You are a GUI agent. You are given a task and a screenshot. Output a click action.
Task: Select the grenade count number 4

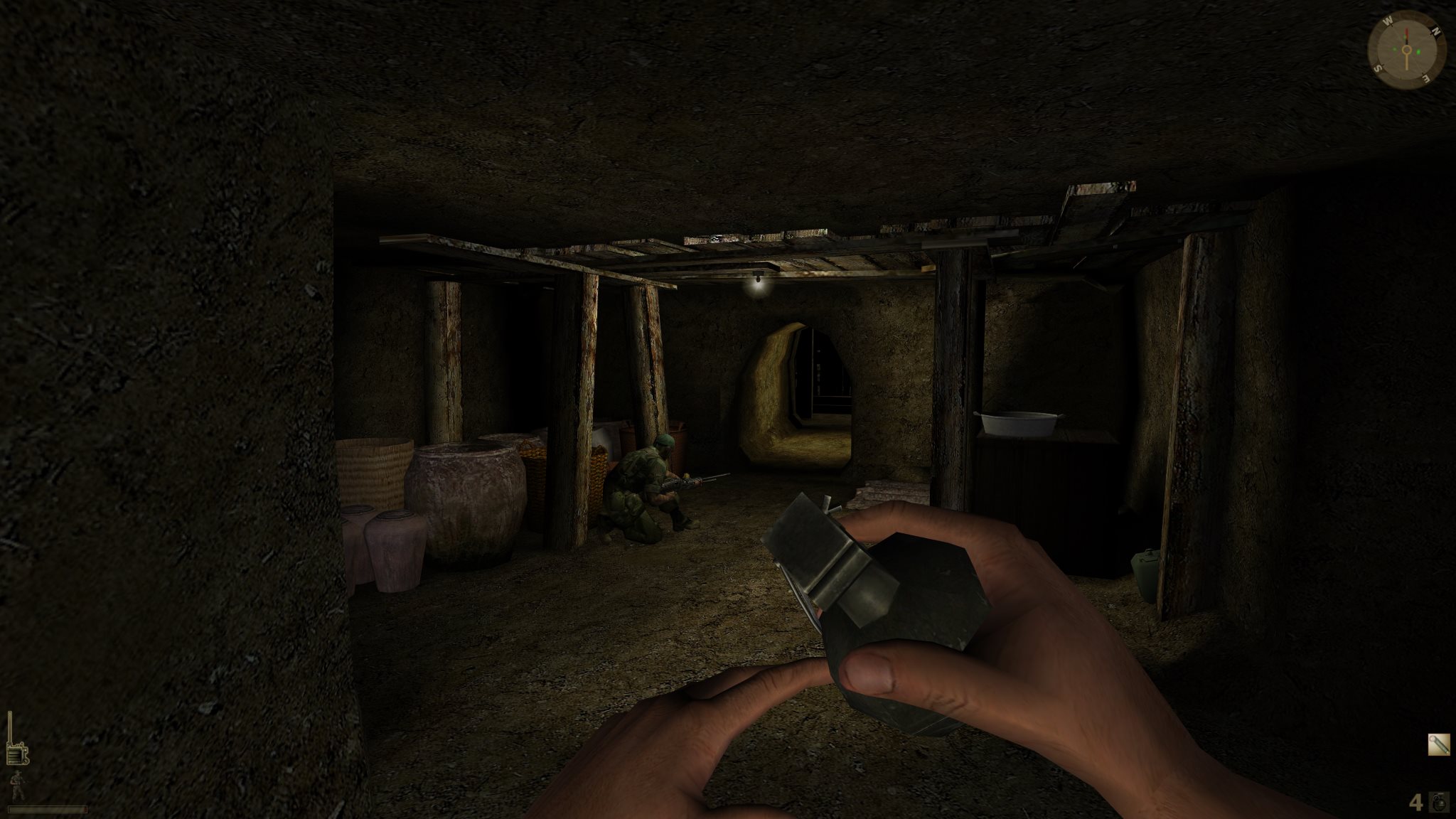tap(1416, 803)
